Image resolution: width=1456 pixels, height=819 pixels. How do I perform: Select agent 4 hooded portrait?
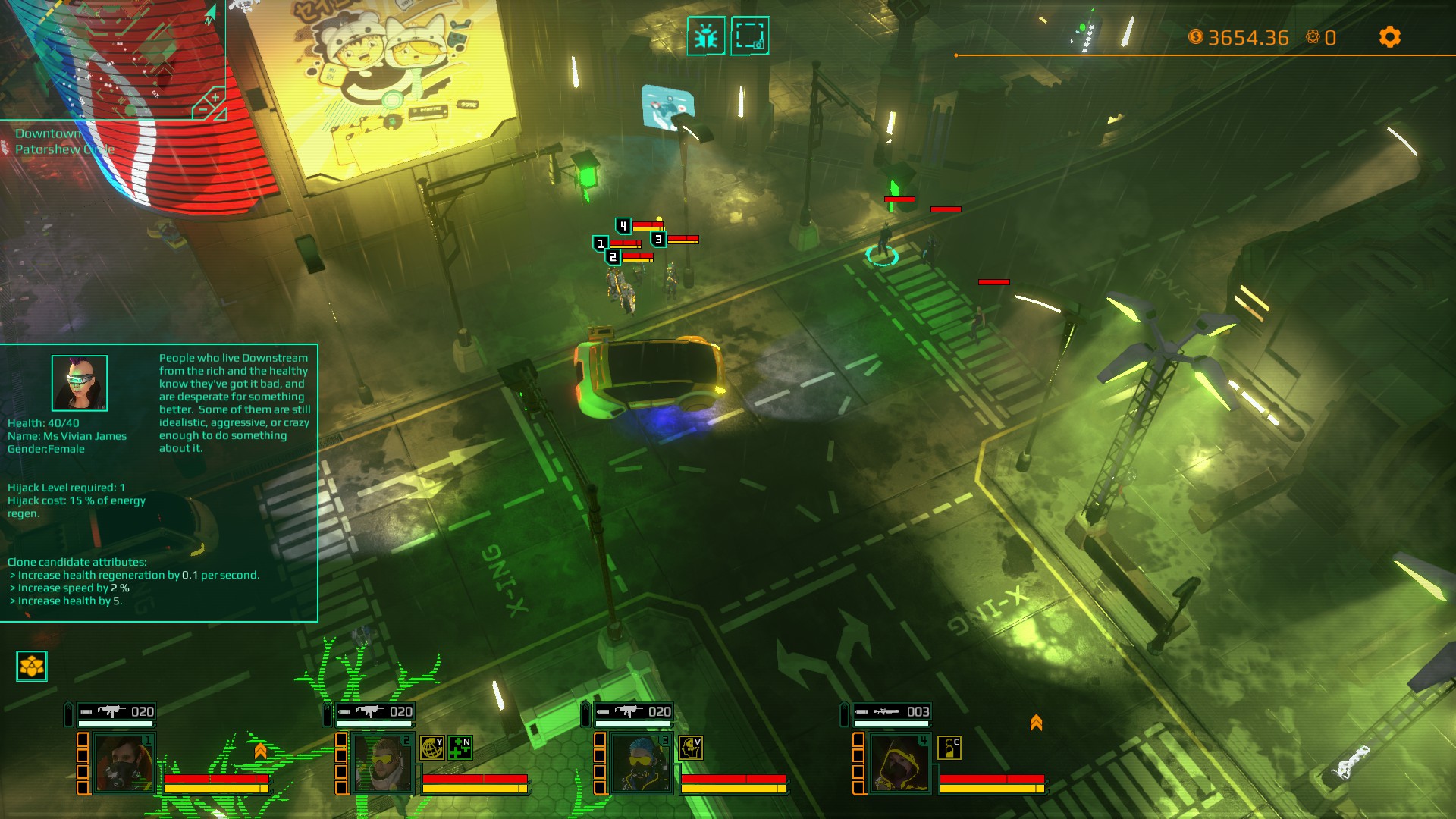(899, 764)
